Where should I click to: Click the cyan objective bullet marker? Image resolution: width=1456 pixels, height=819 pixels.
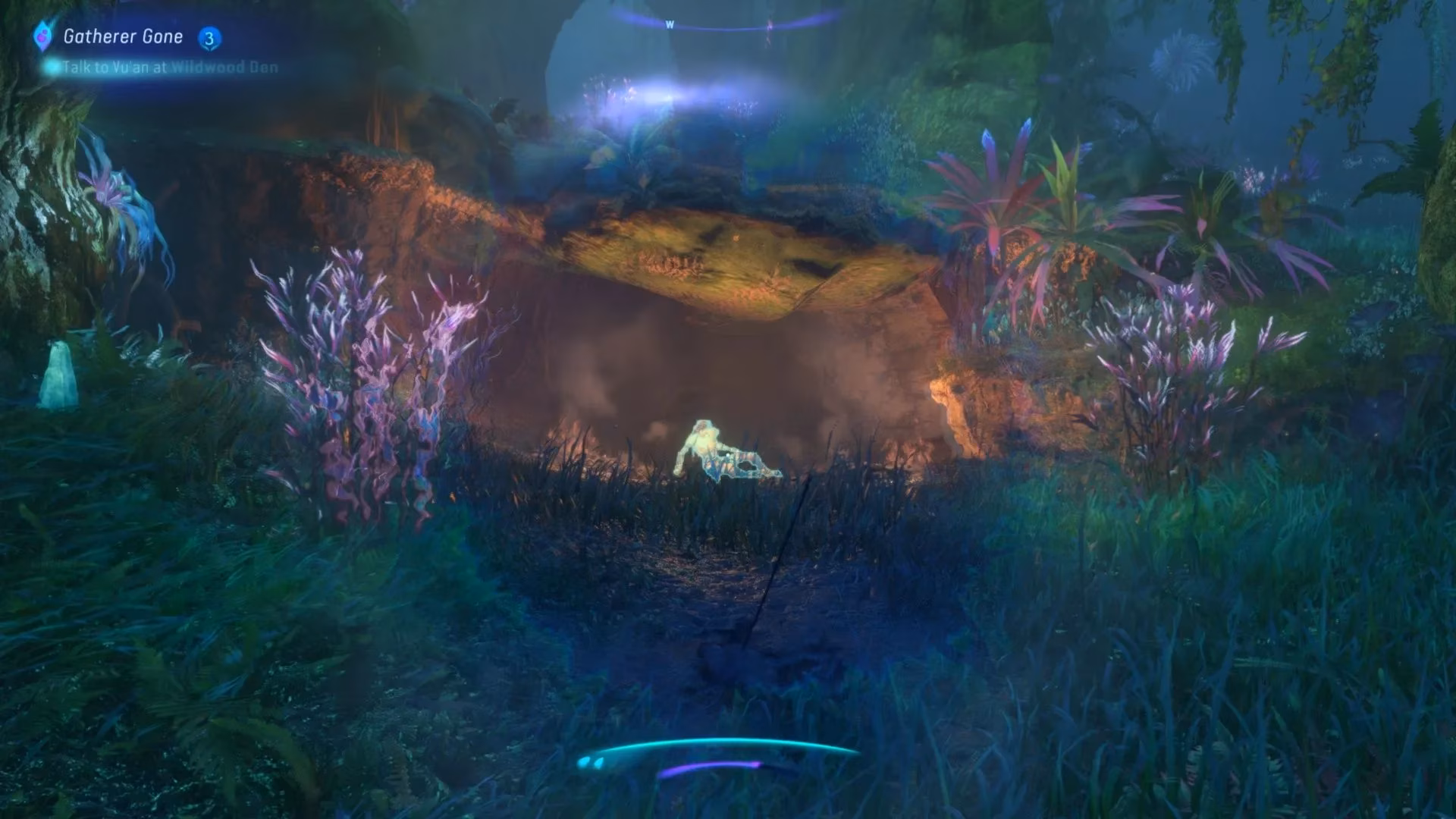coord(53,68)
